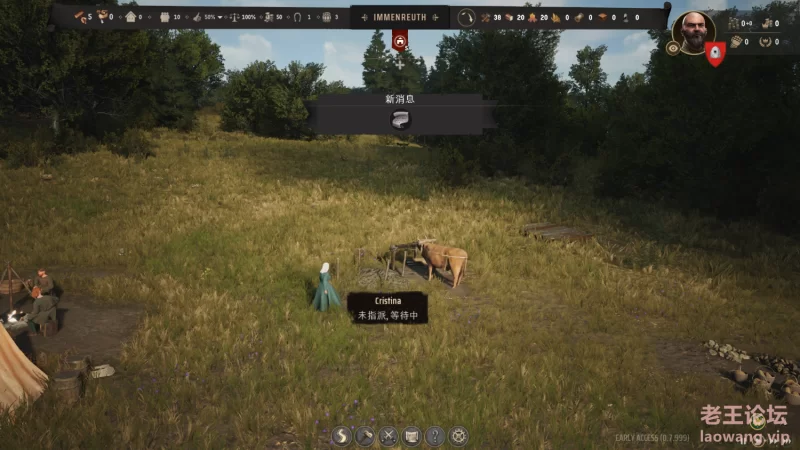
Task: Click the red settlement banner under Immenreuth
Action: pyautogui.click(x=400, y=41)
